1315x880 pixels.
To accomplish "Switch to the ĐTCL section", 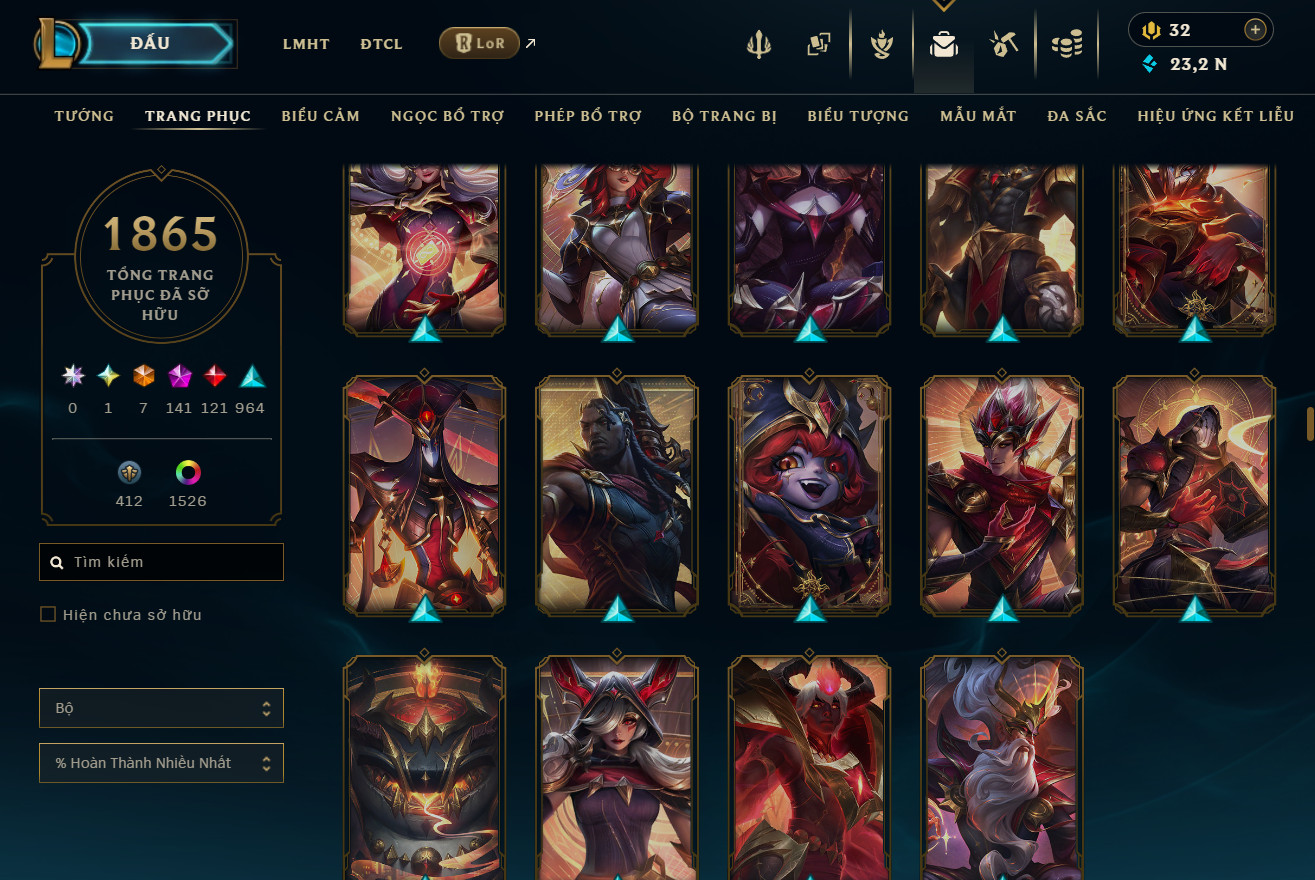I will pyautogui.click(x=381, y=44).
